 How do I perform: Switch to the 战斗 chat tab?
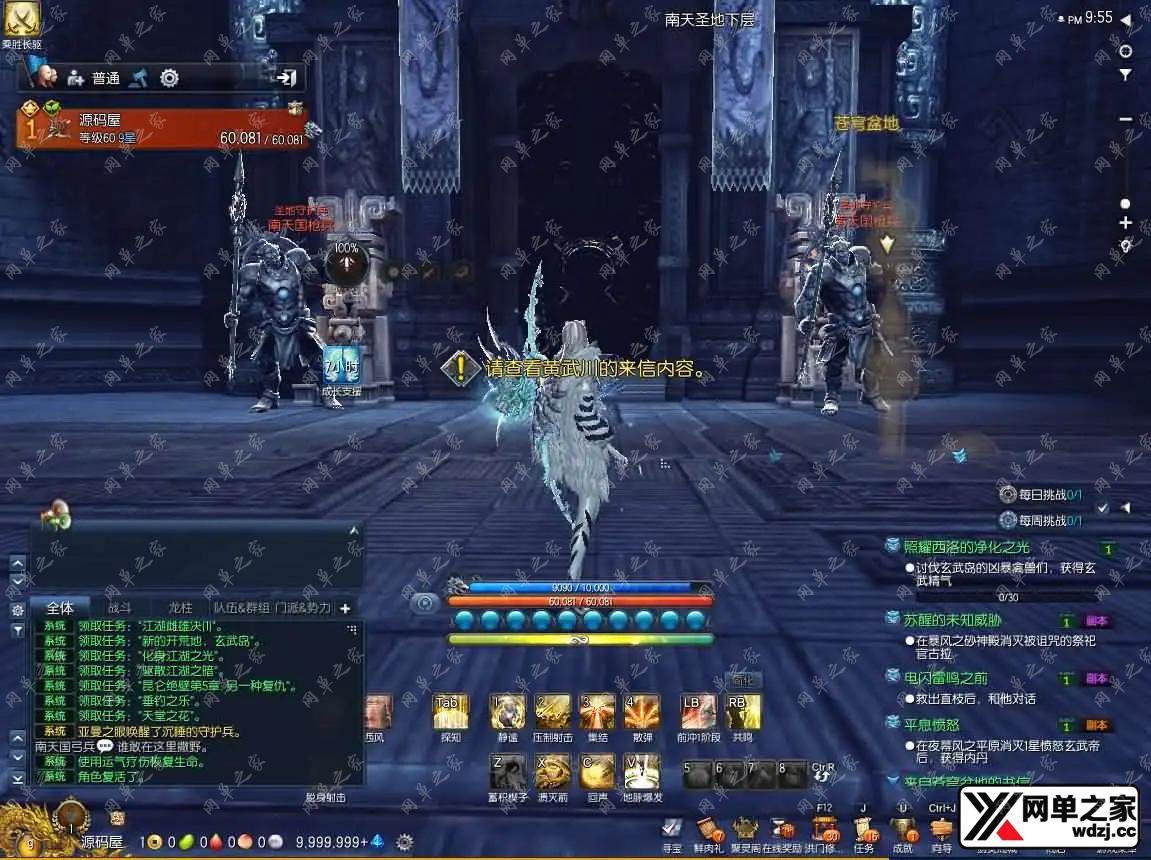[x=120, y=607]
